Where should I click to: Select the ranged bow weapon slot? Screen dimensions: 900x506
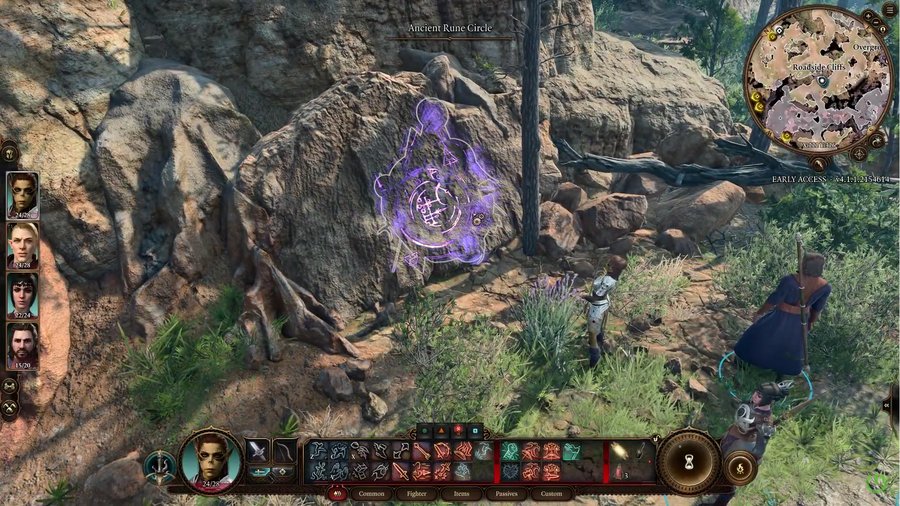pos(285,450)
